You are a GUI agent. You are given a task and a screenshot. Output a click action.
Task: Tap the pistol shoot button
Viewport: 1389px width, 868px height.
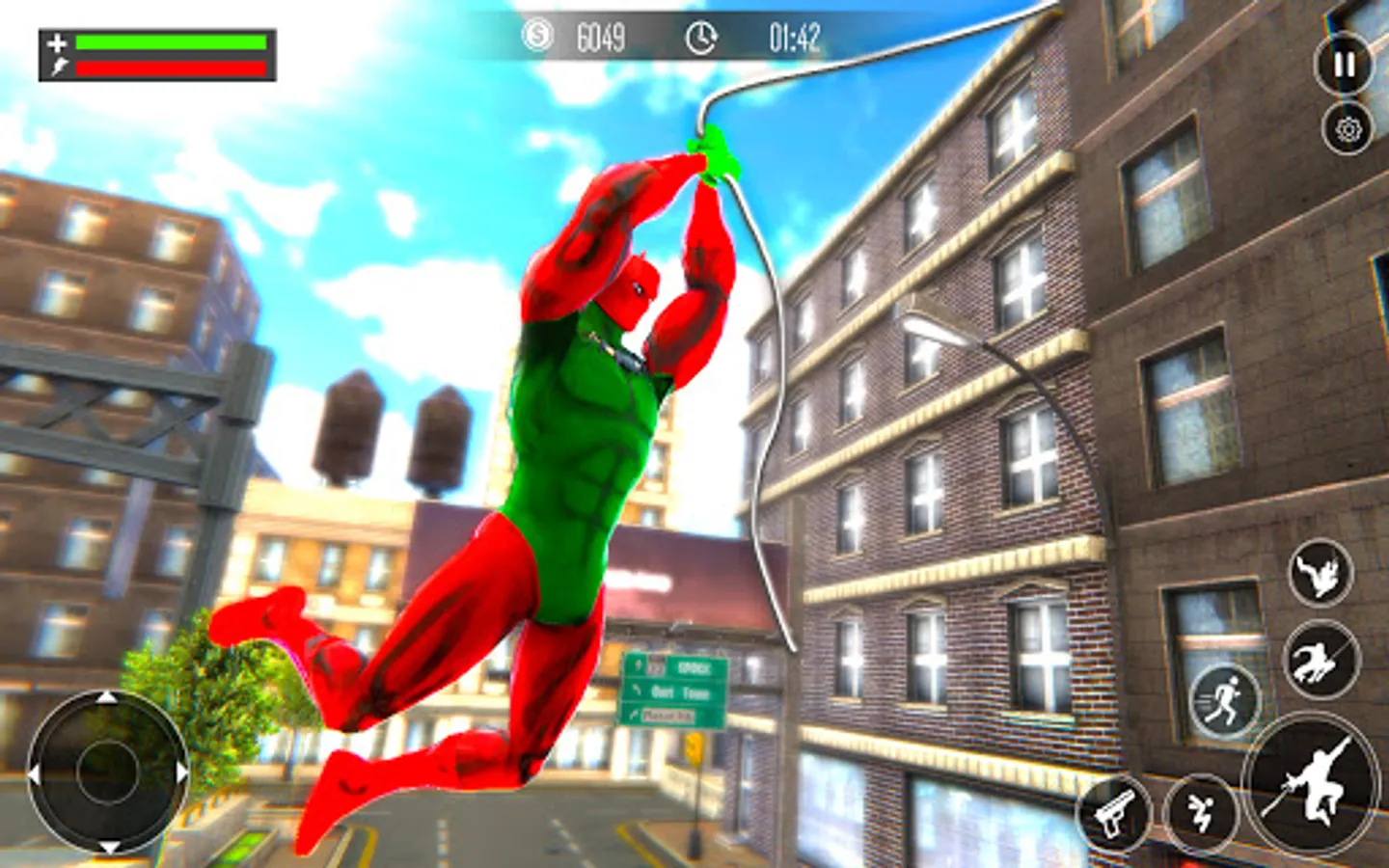(x=1114, y=813)
